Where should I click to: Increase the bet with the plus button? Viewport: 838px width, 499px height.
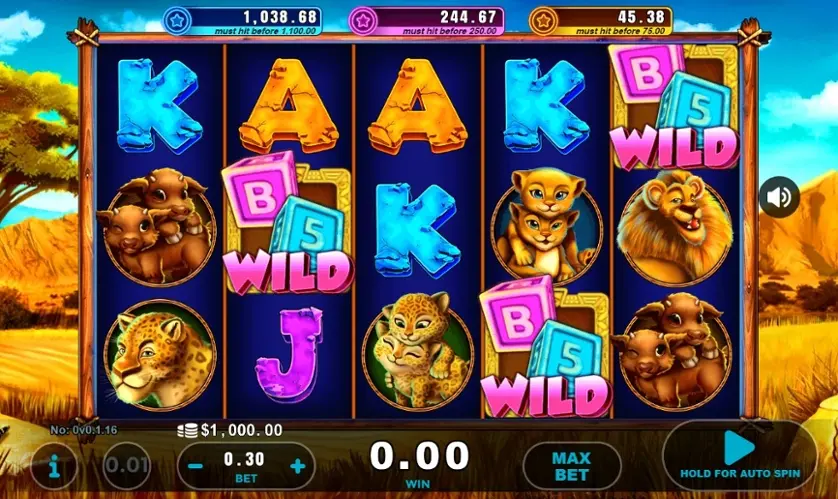pos(296,466)
